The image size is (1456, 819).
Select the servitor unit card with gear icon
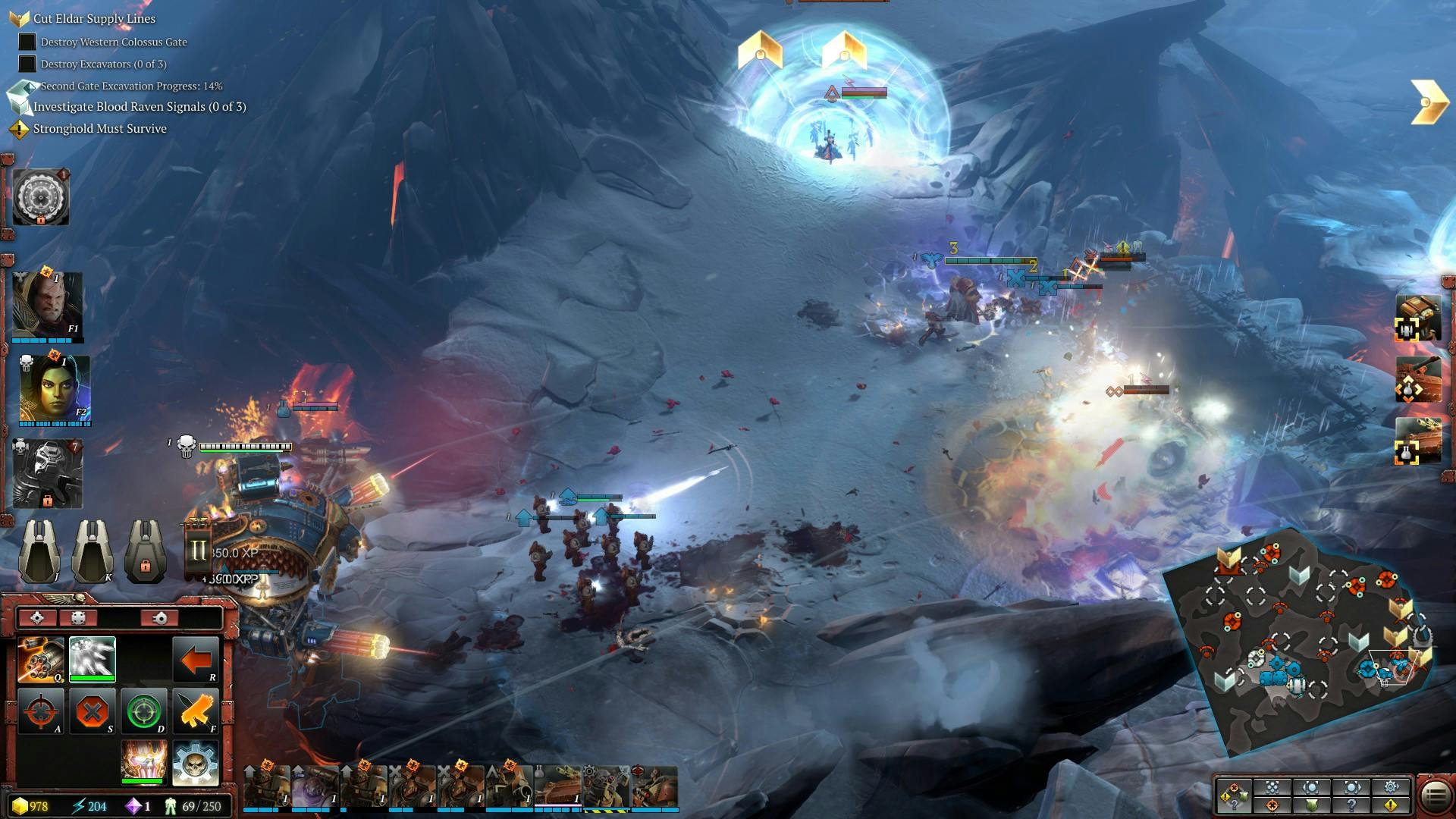click(x=606, y=787)
